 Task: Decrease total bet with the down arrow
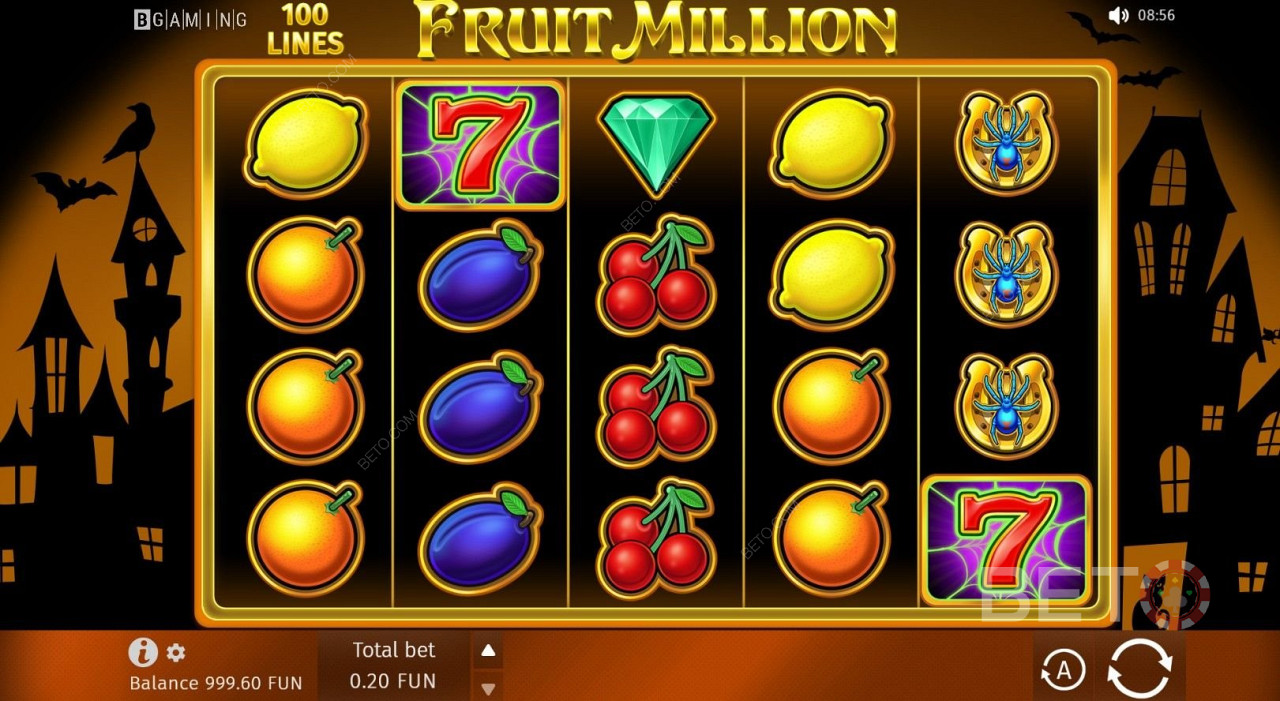pyautogui.click(x=488, y=688)
